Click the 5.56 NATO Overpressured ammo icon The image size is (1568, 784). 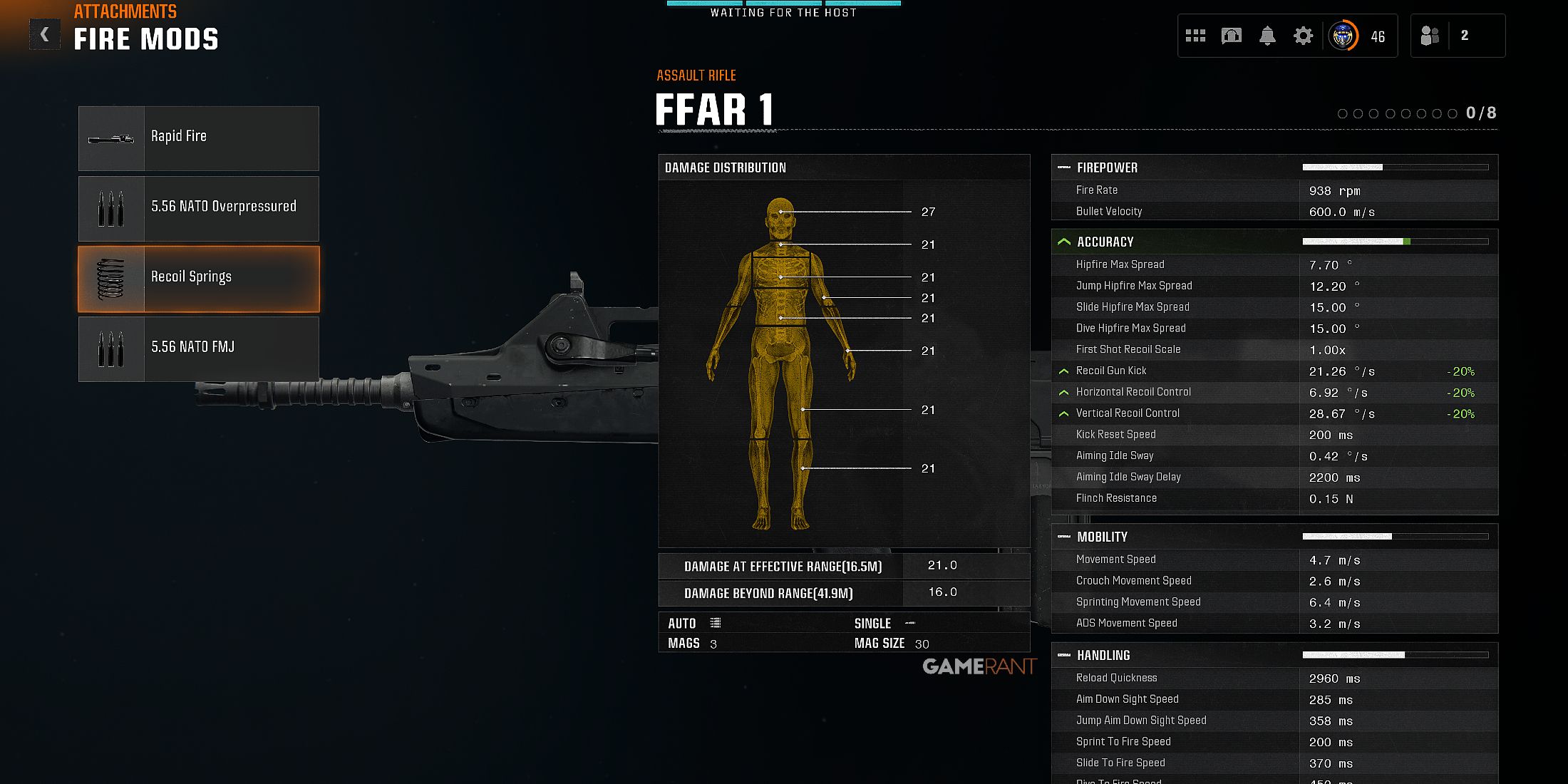(113, 207)
